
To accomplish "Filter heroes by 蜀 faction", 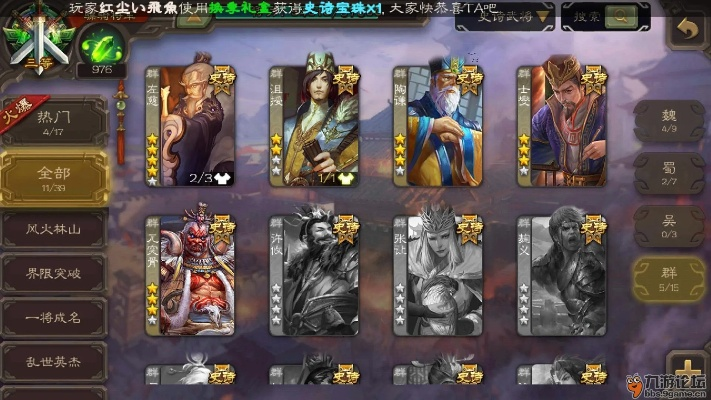I will point(669,174).
